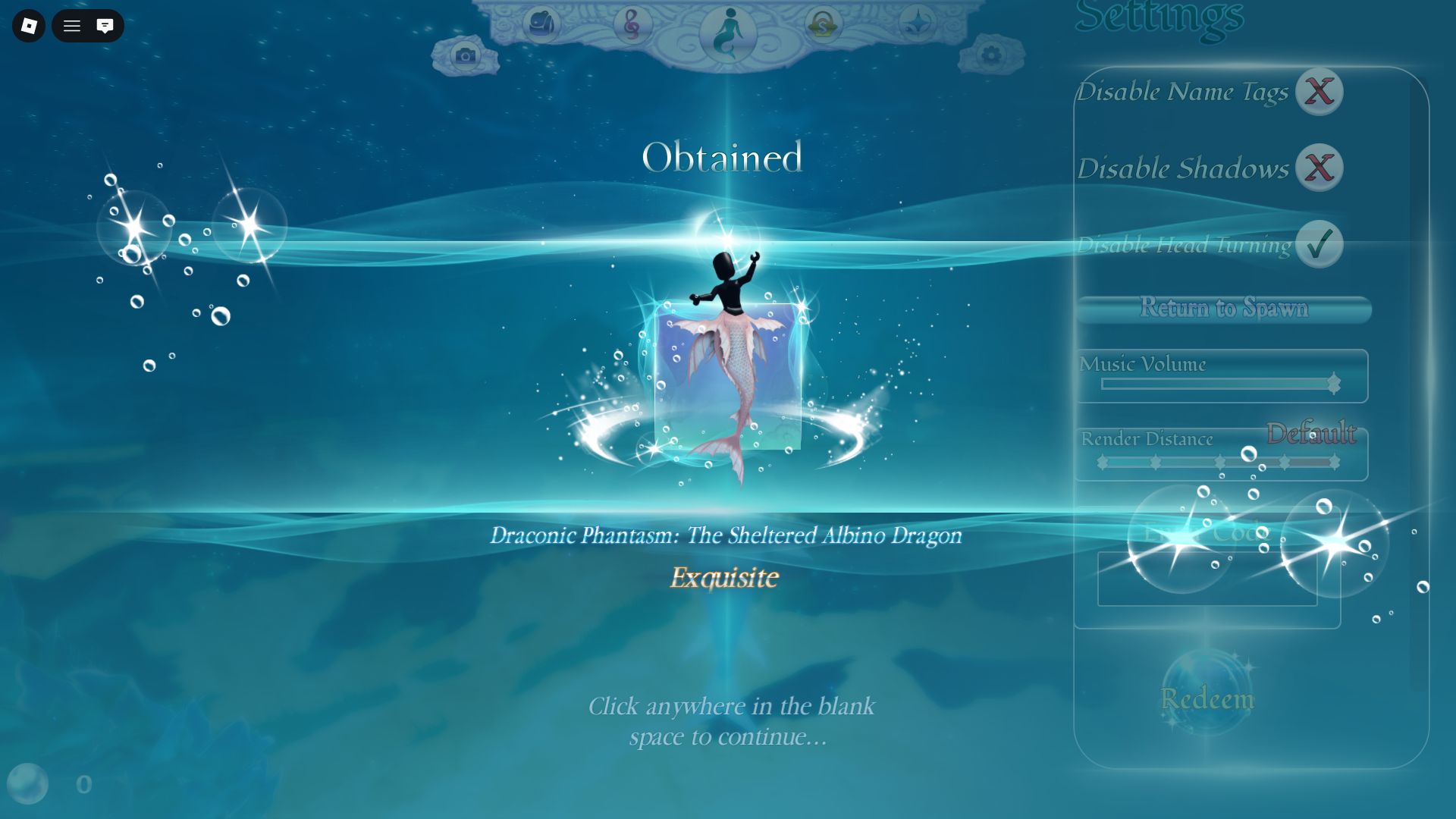Open the hamburger menu
Viewport: 1456px width, 819px height.
[71, 25]
